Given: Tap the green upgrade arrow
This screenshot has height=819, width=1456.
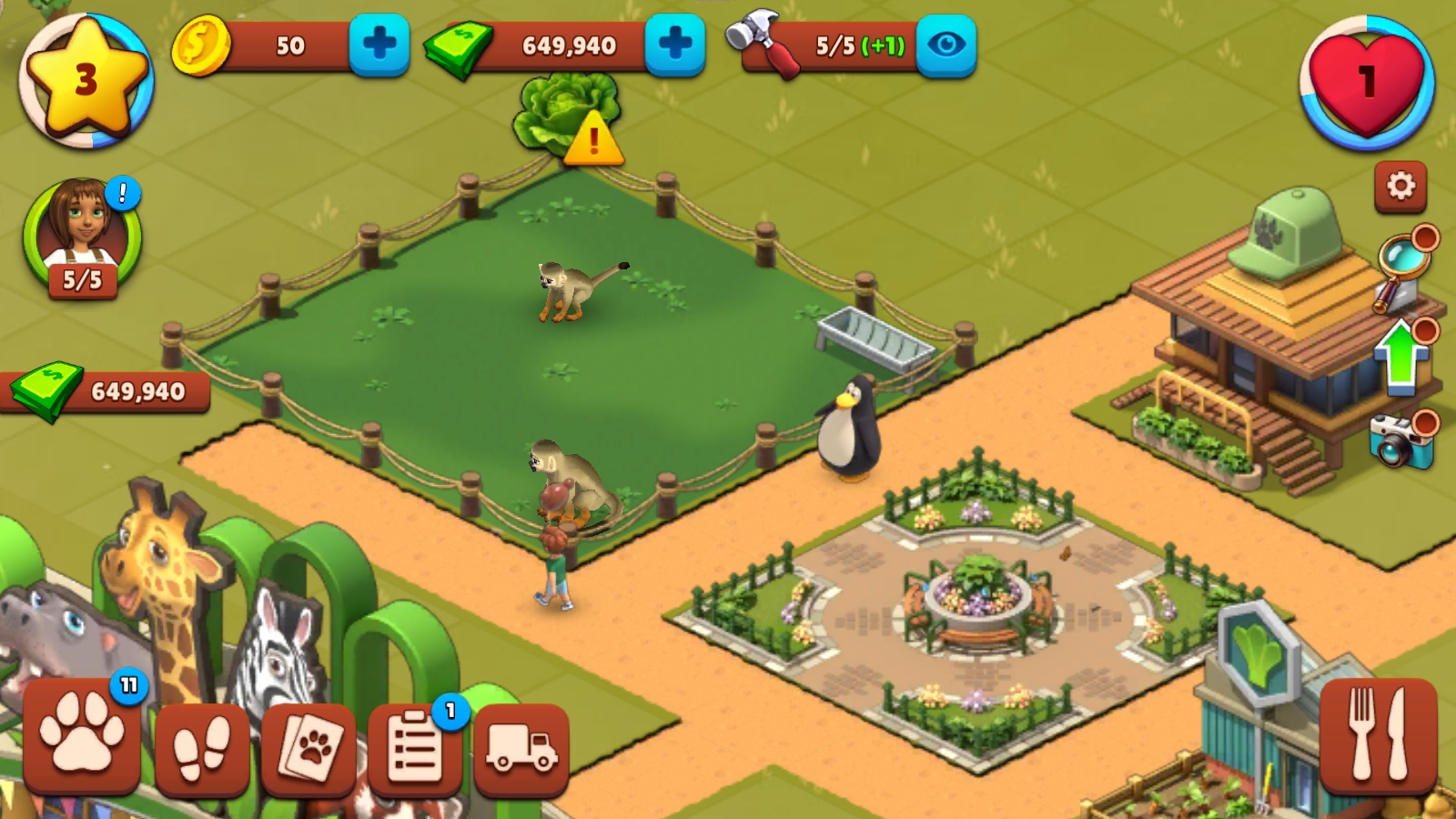Looking at the screenshot, I should click(1401, 357).
